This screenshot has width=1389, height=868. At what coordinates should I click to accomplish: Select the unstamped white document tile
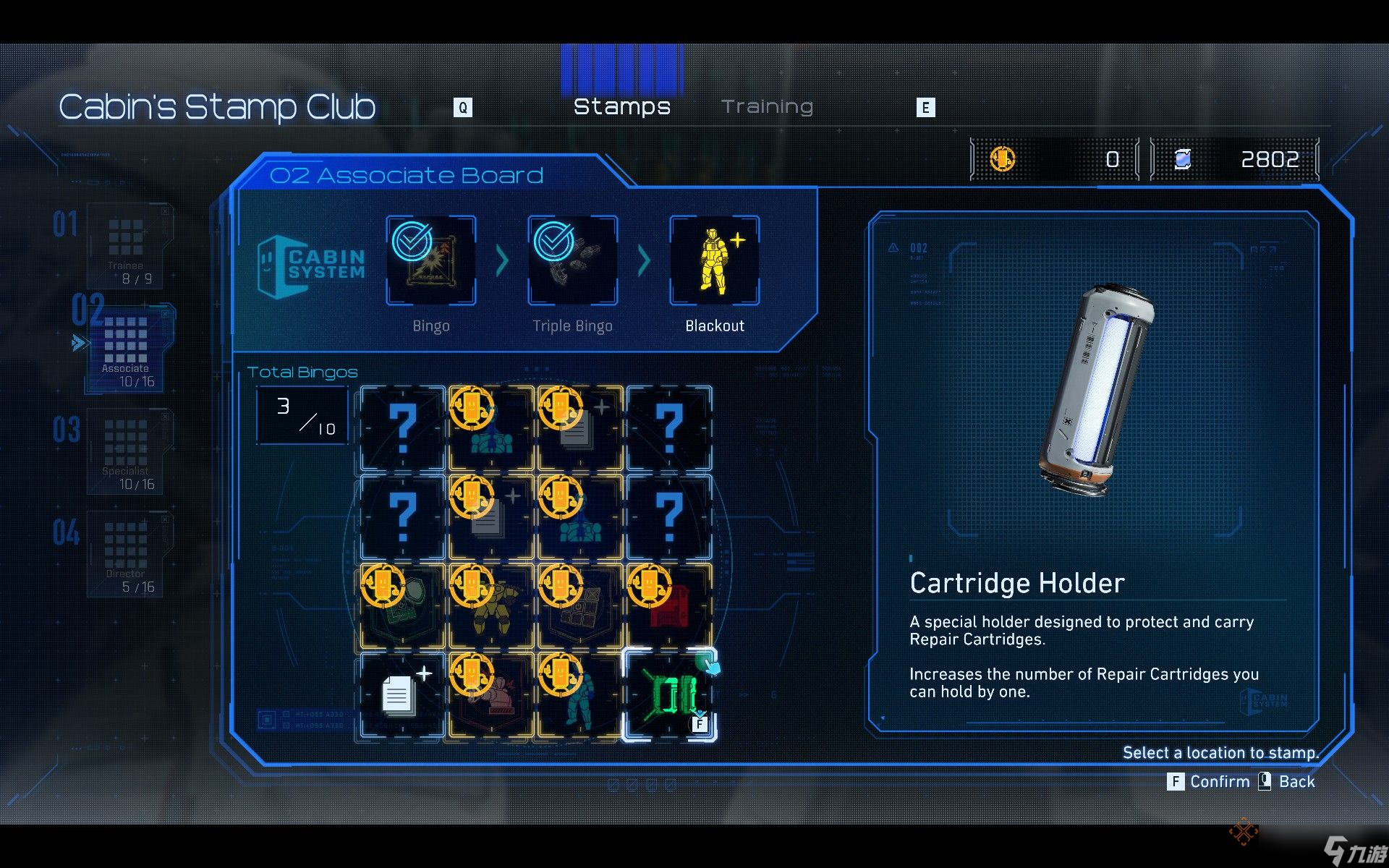(402, 695)
